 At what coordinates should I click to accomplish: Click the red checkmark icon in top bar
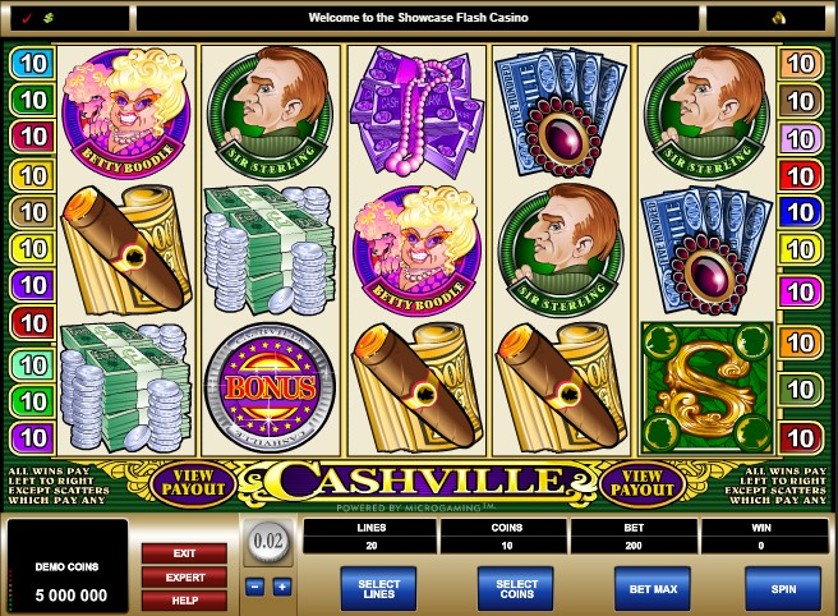pos(25,18)
